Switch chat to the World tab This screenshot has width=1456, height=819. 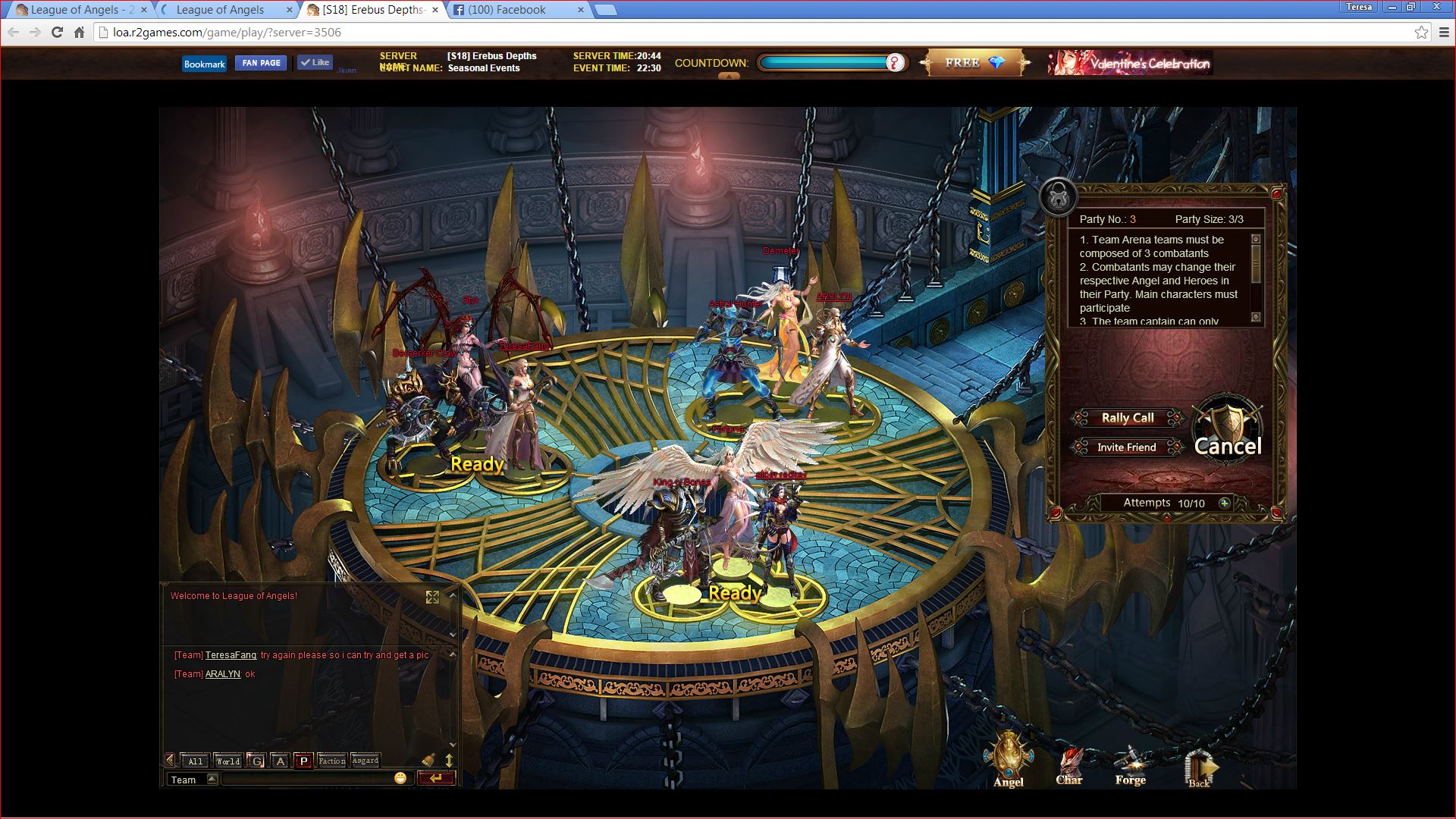(227, 761)
